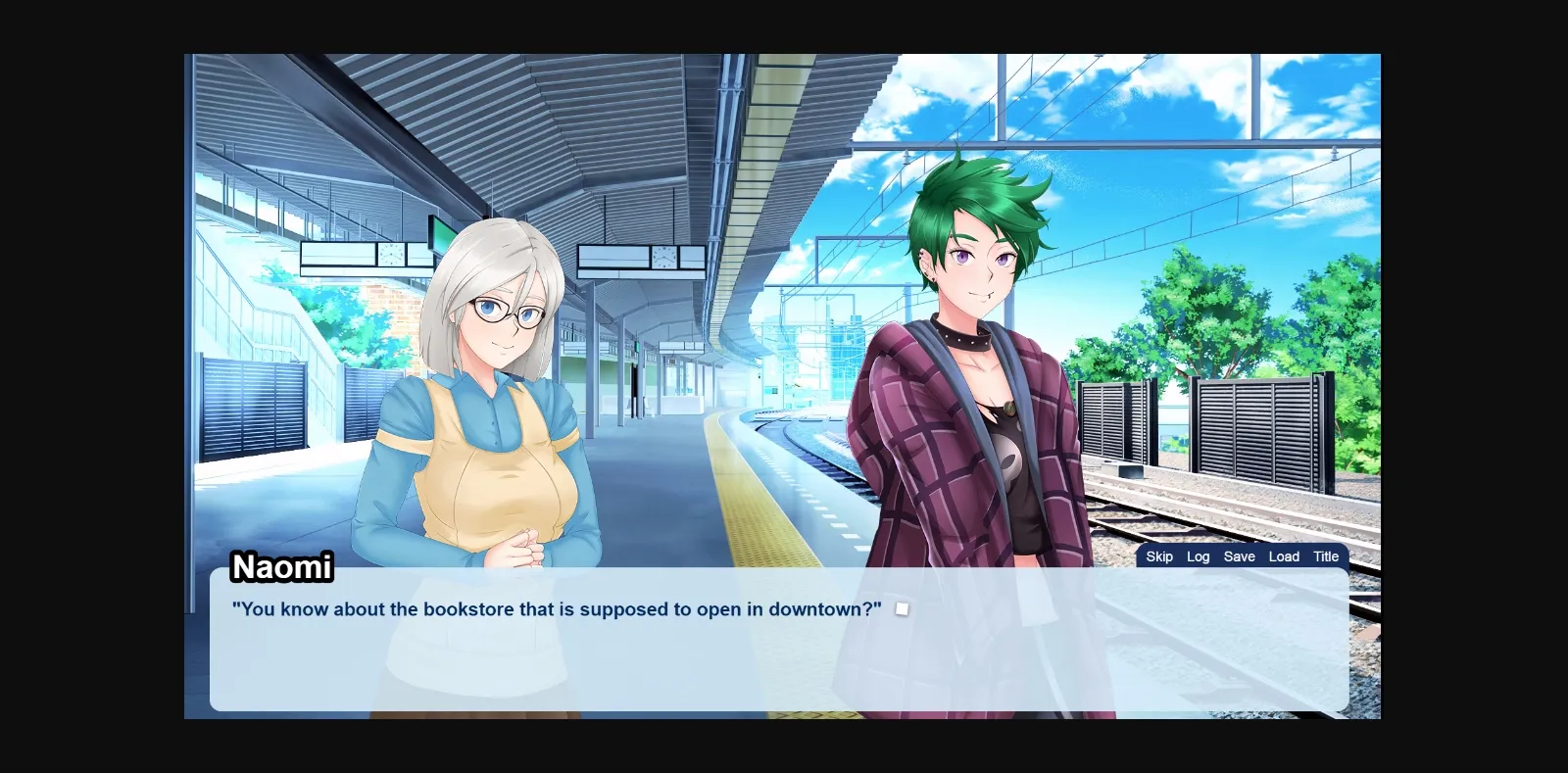Click the Log option in the quick menu
The width and height of the screenshot is (1568, 773).
[1198, 556]
